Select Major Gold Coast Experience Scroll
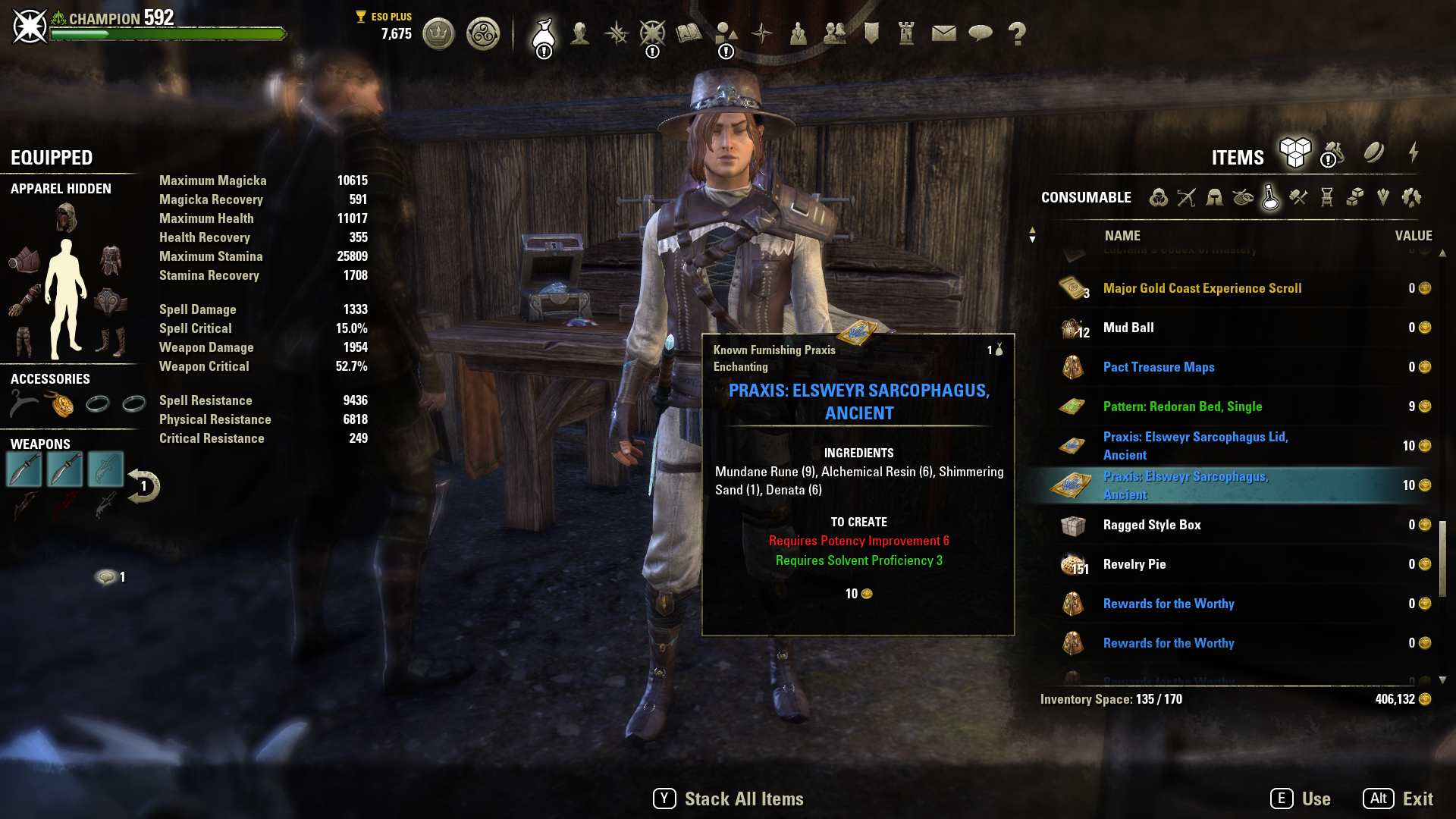1456x819 pixels. point(1202,288)
